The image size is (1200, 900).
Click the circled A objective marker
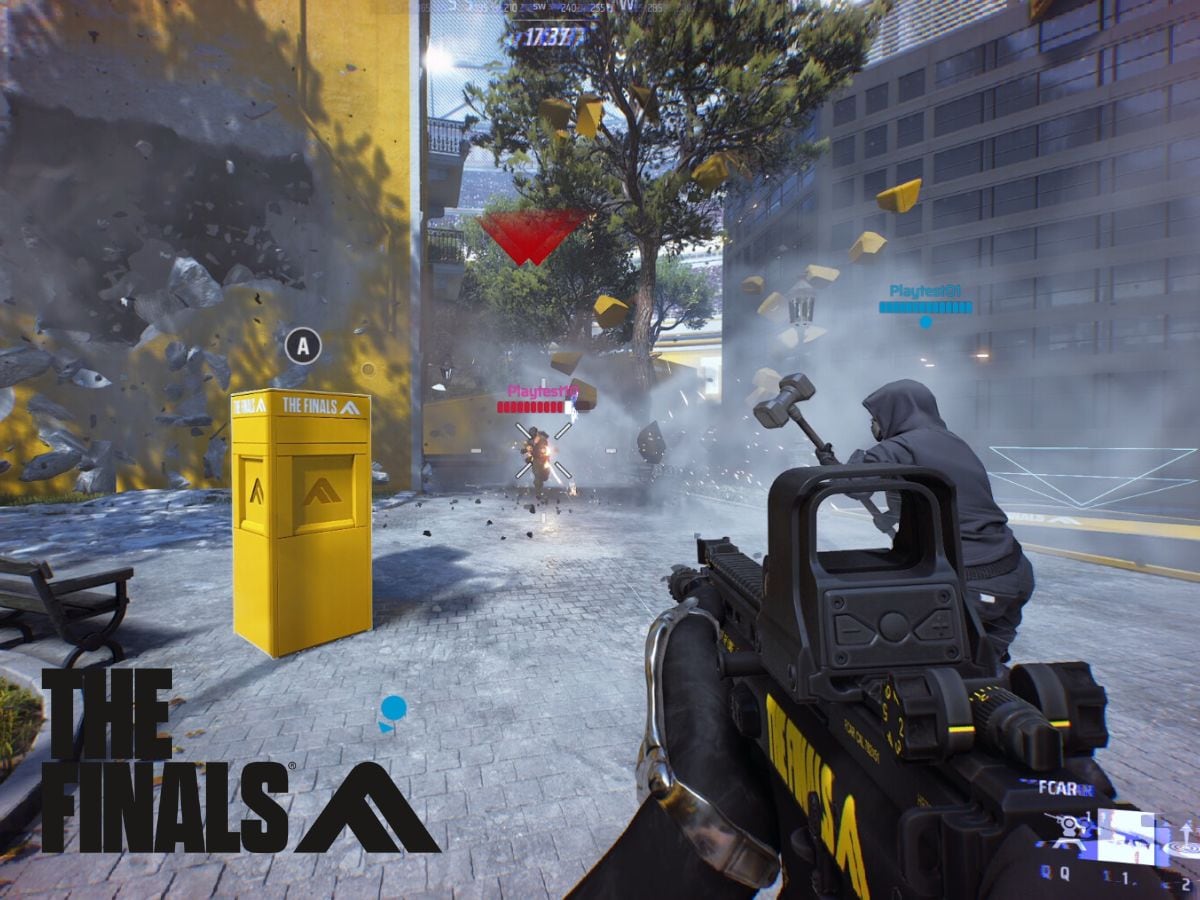(x=303, y=346)
